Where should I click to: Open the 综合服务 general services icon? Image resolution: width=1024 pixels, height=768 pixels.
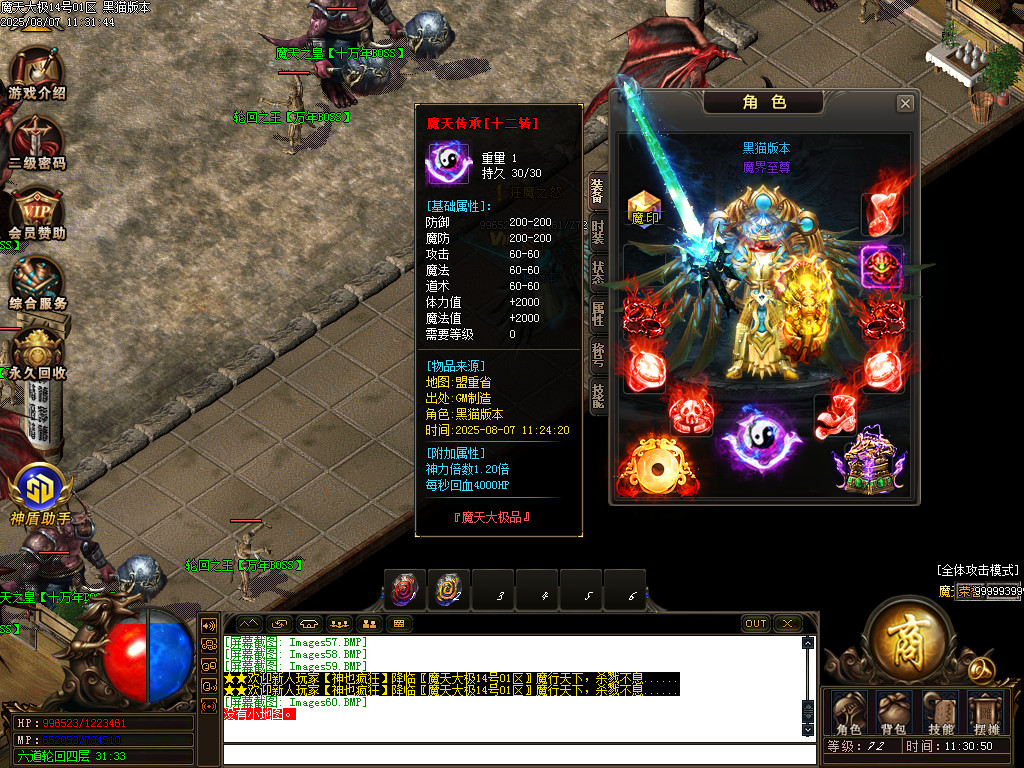[x=37, y=281]
